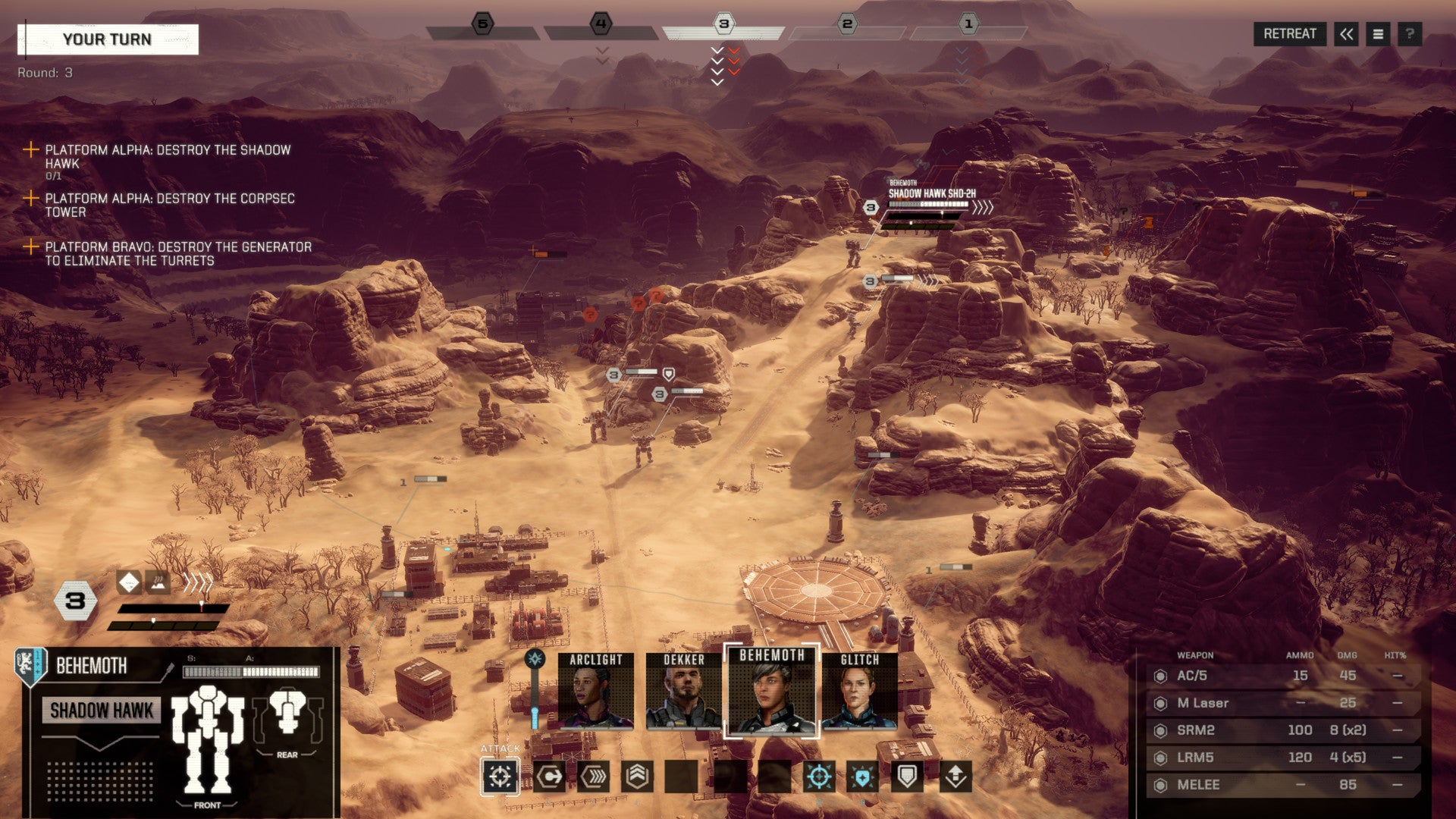Toggle the SRM2 weapon on
This screenshot has height=819, width=1456.
[x=1160, y=731]
